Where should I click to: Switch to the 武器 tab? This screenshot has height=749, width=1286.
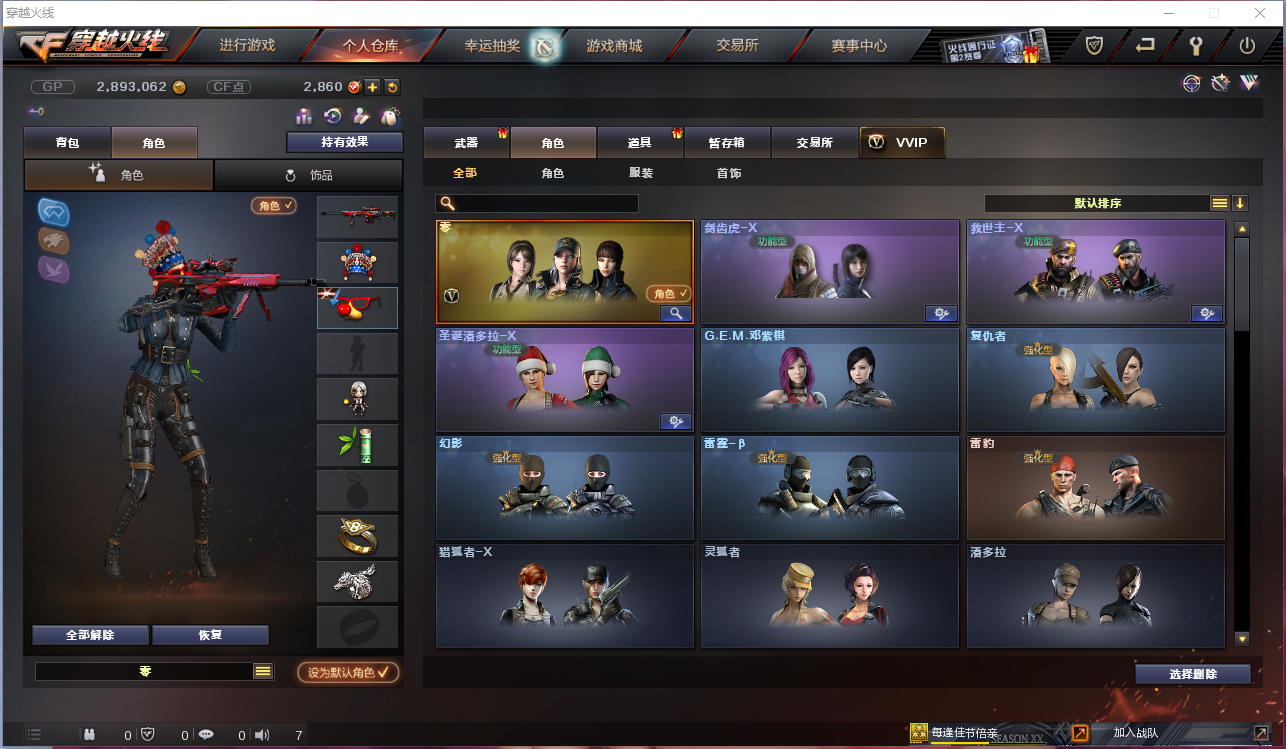[x=466, y=142]
